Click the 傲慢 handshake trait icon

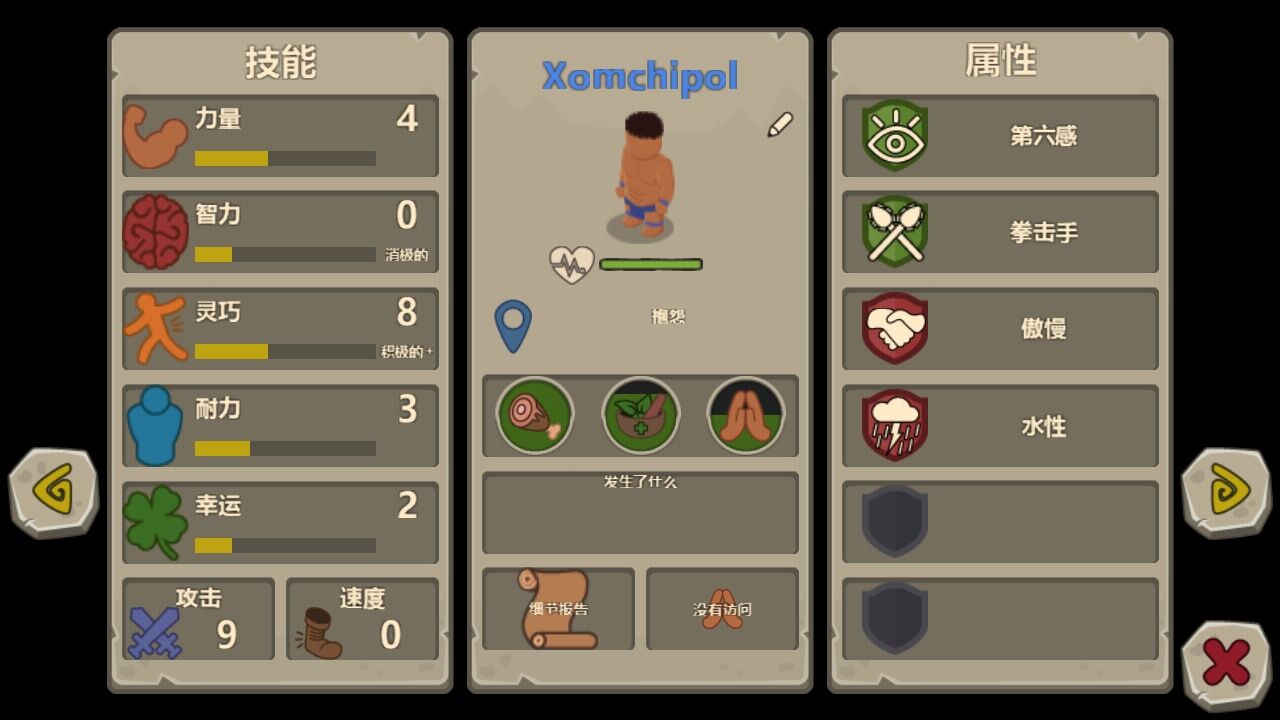click(893, 330)
